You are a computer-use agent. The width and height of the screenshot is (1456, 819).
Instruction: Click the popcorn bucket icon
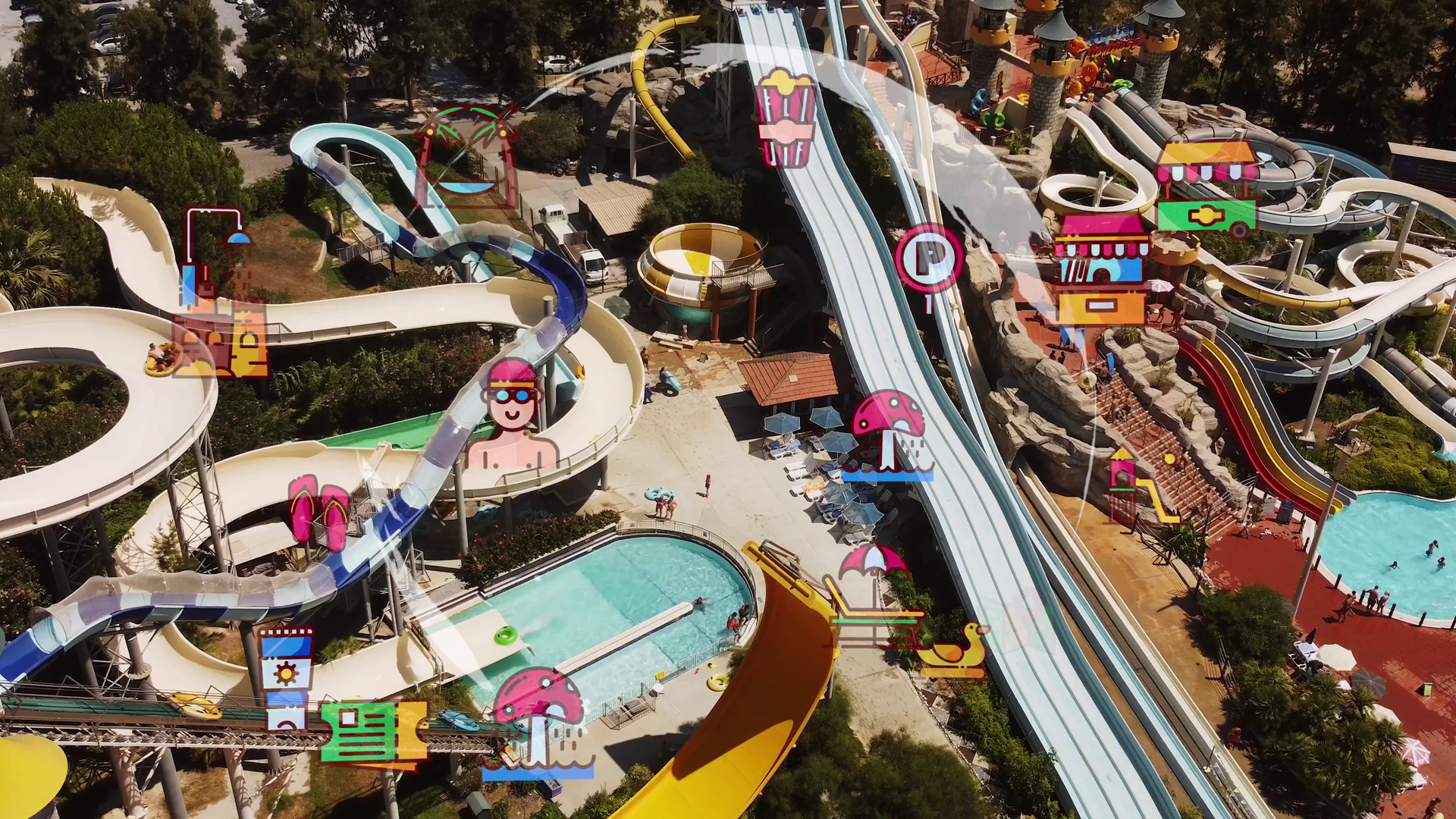(786, 118)
